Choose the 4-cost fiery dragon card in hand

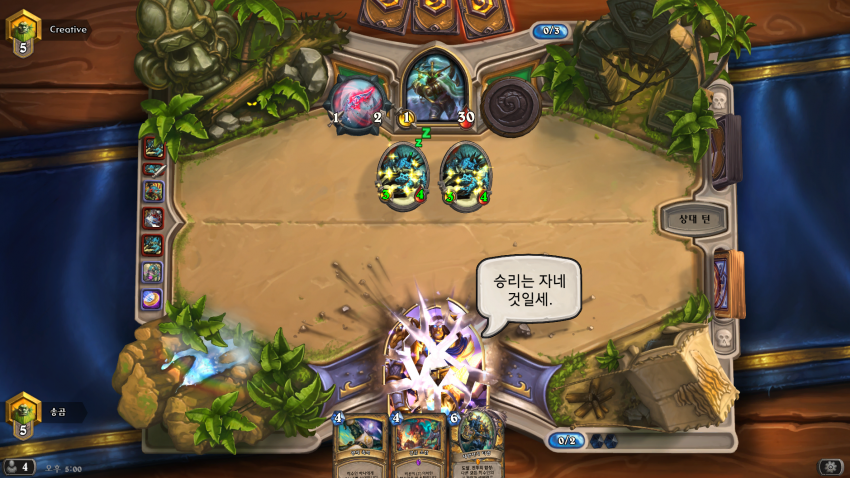pos(419,446)
